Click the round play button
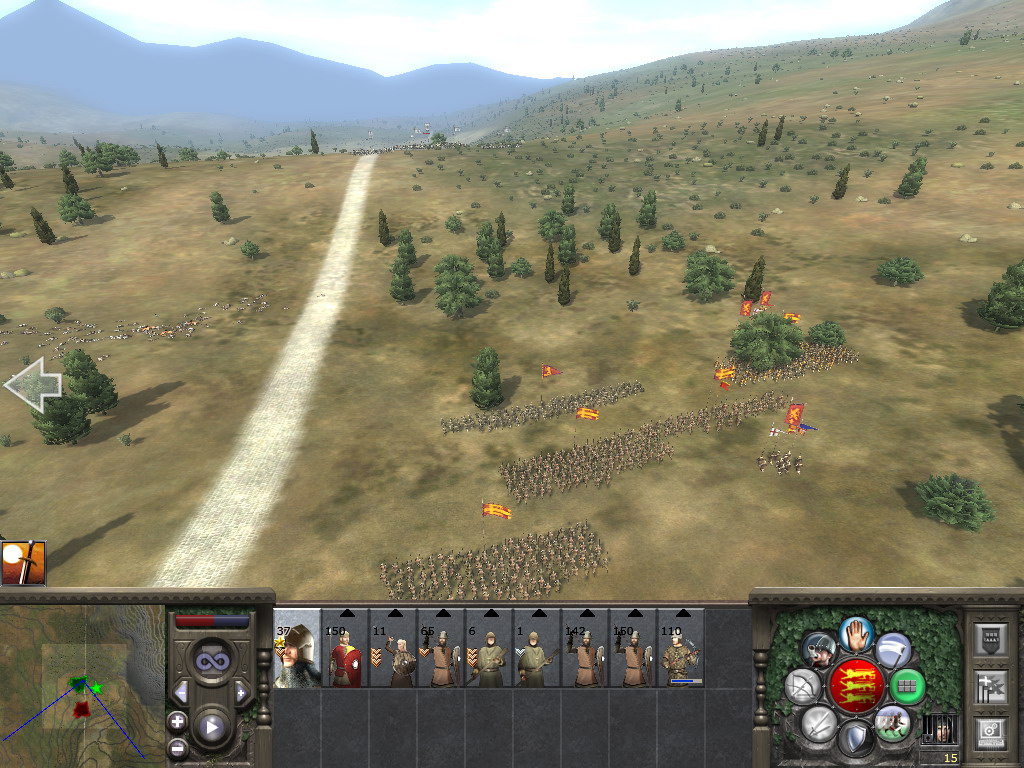Screen dimensions: 1024x768 211,727
